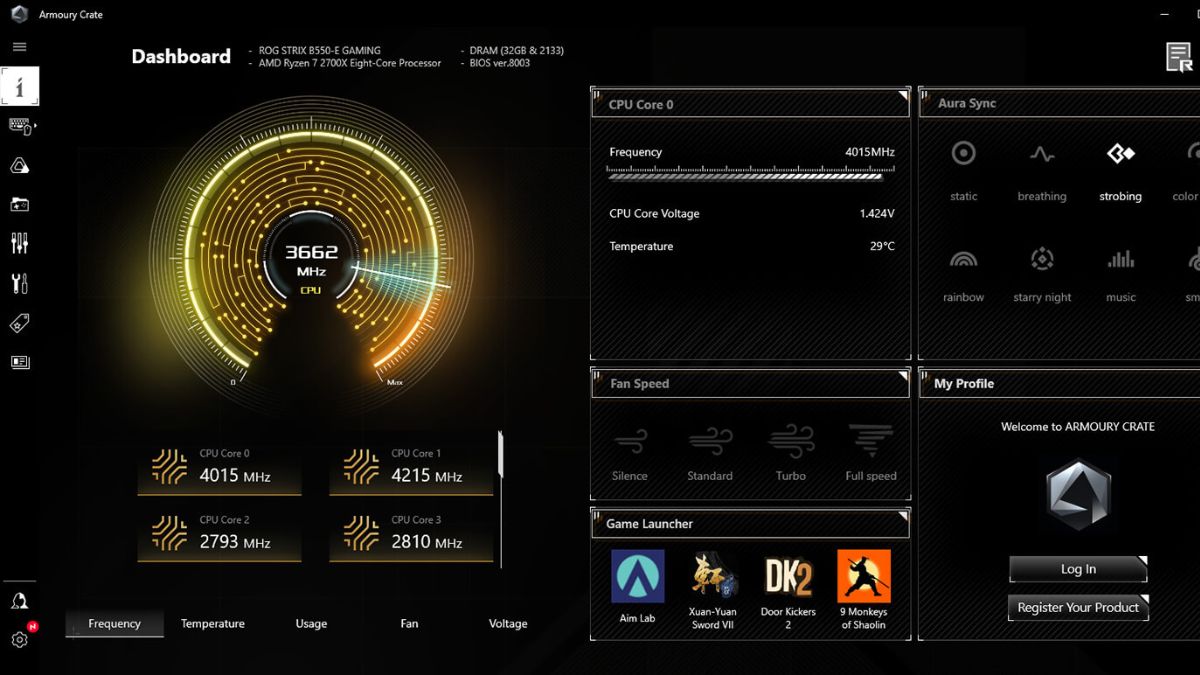1200x675 pixels.
Task: Click the Log In button
Action: click(x=1078, y=569)
